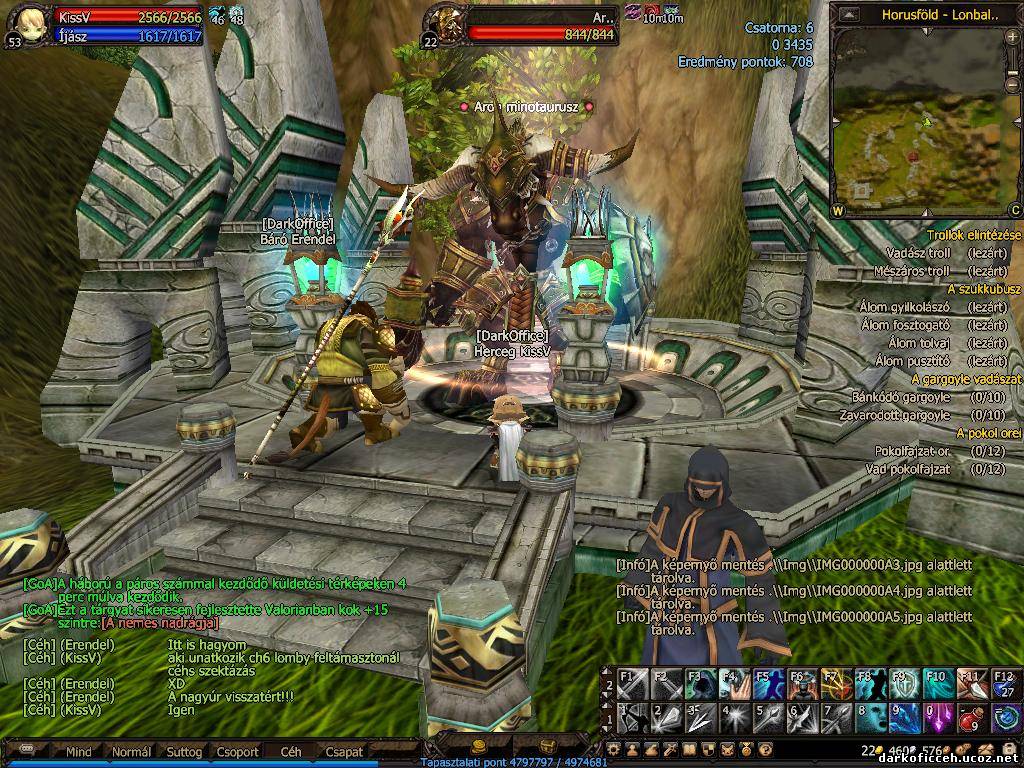The image size is (1024, 768).
Task: Open the gear settings menu icon
Action: tap(613, 749)
